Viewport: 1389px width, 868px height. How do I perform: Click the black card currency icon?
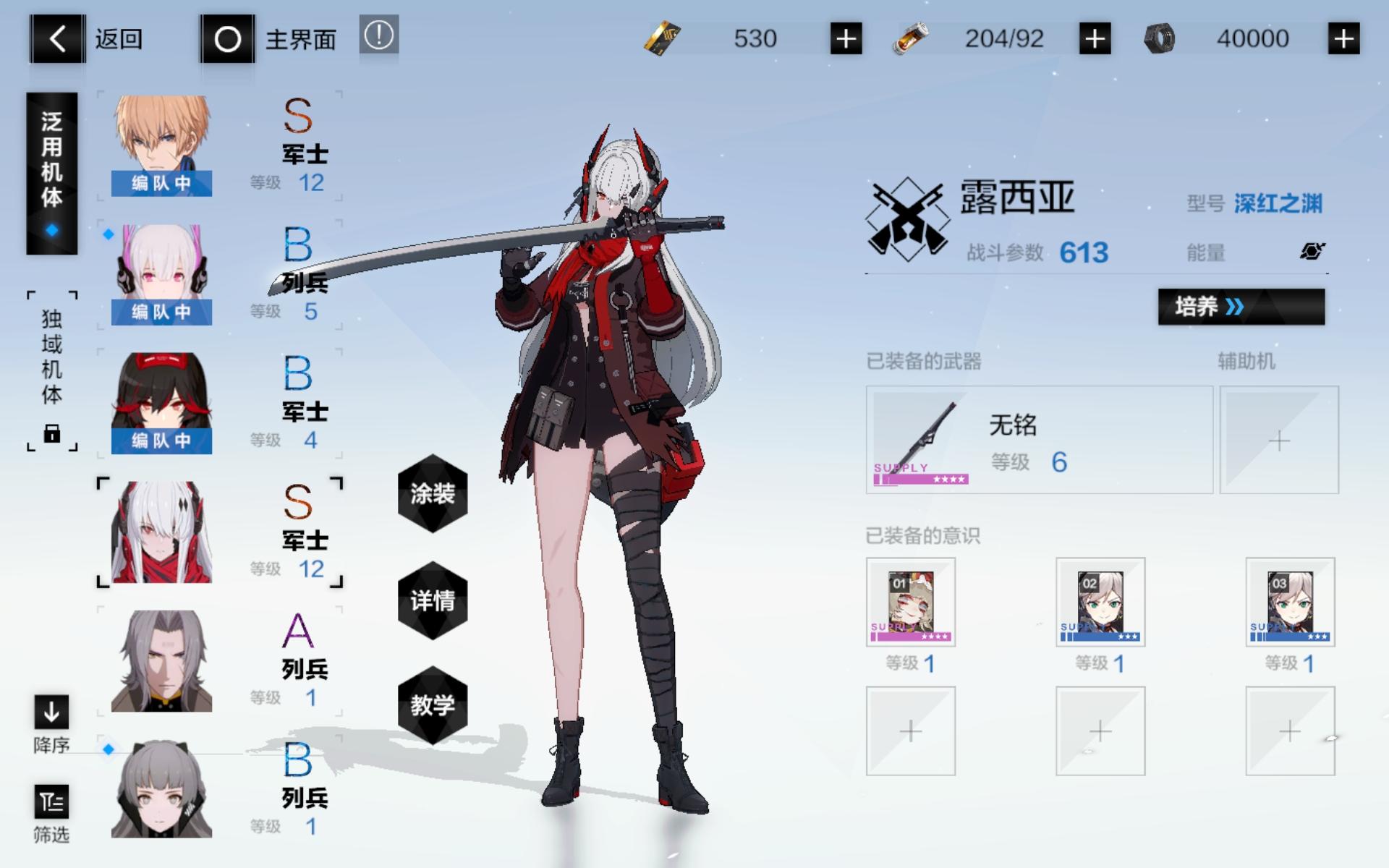pos(663,39)
